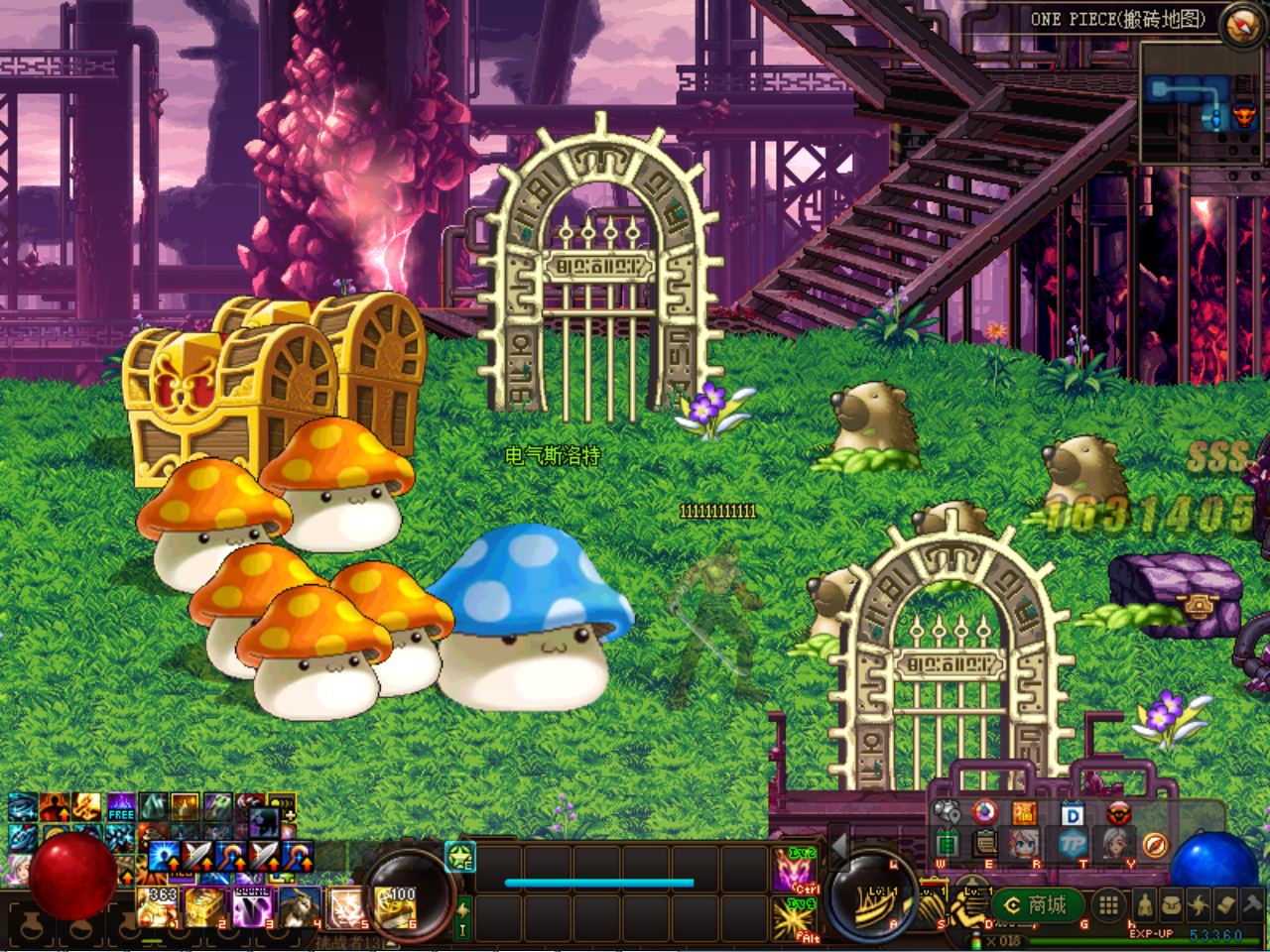Select the boss room skull on the minimap

coord(1243,118)
